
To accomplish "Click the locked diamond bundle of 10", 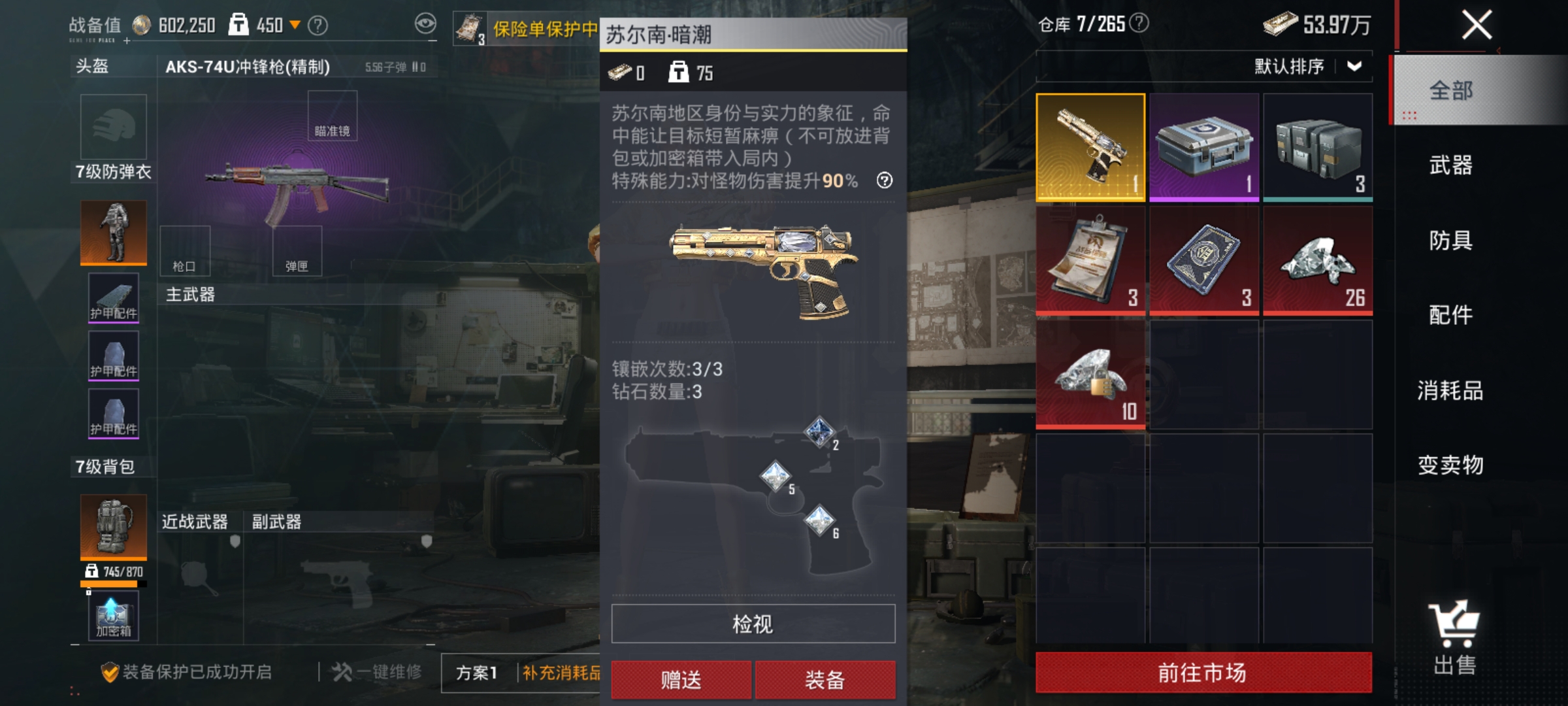I will click(1090, 377).
